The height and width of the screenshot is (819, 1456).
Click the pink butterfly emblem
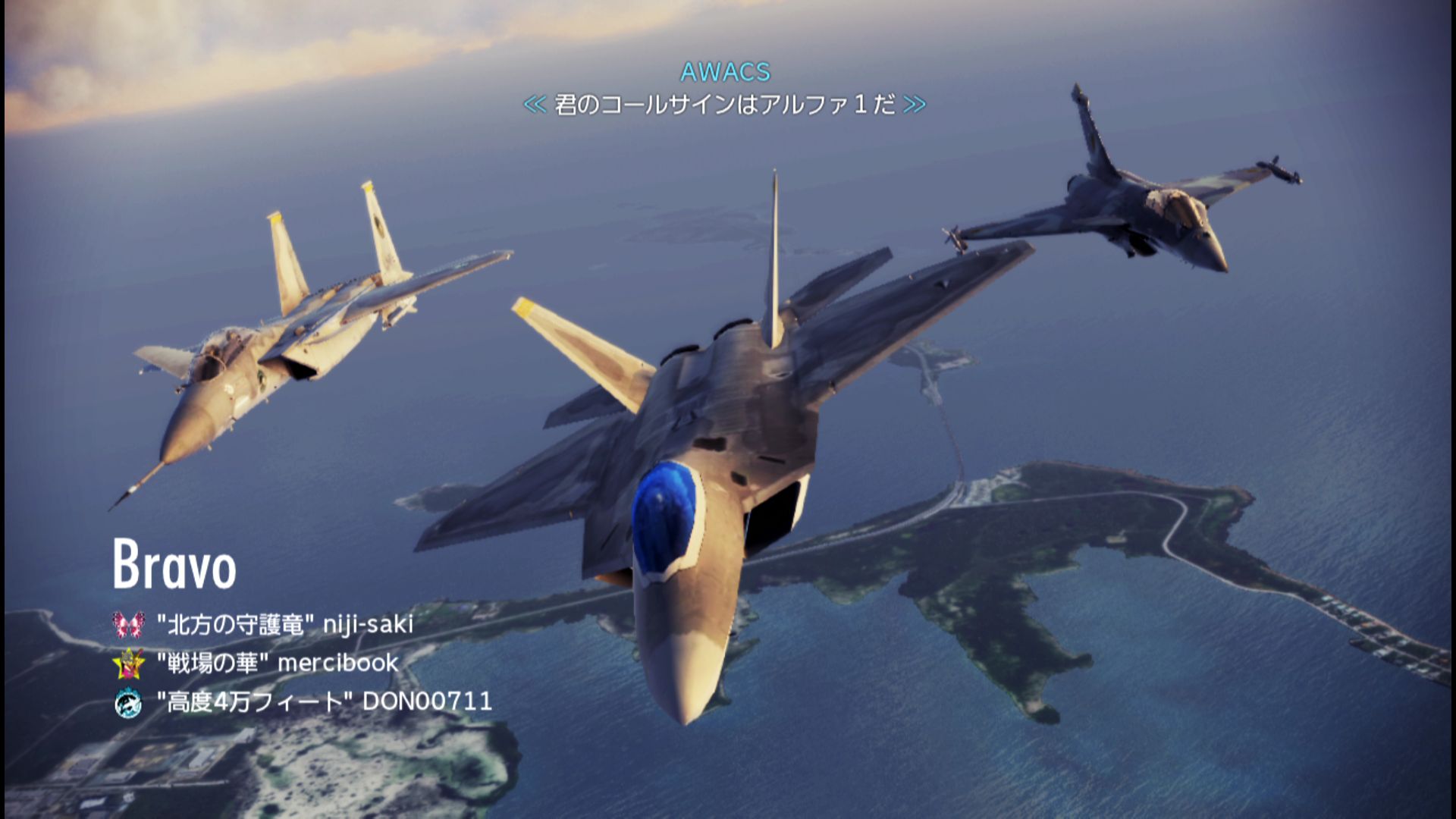(128, 624)
